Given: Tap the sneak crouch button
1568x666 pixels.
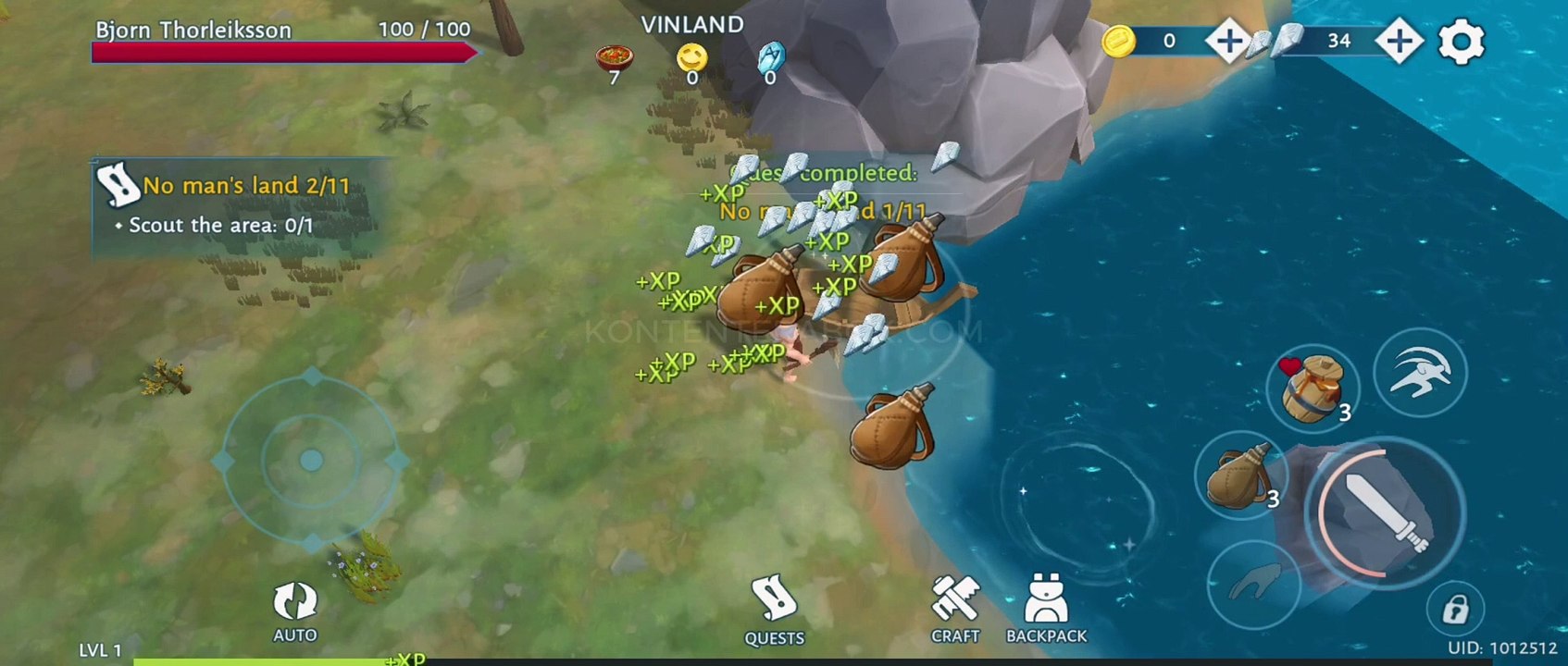Looking at the screenshot, I should coord(1252,583).
